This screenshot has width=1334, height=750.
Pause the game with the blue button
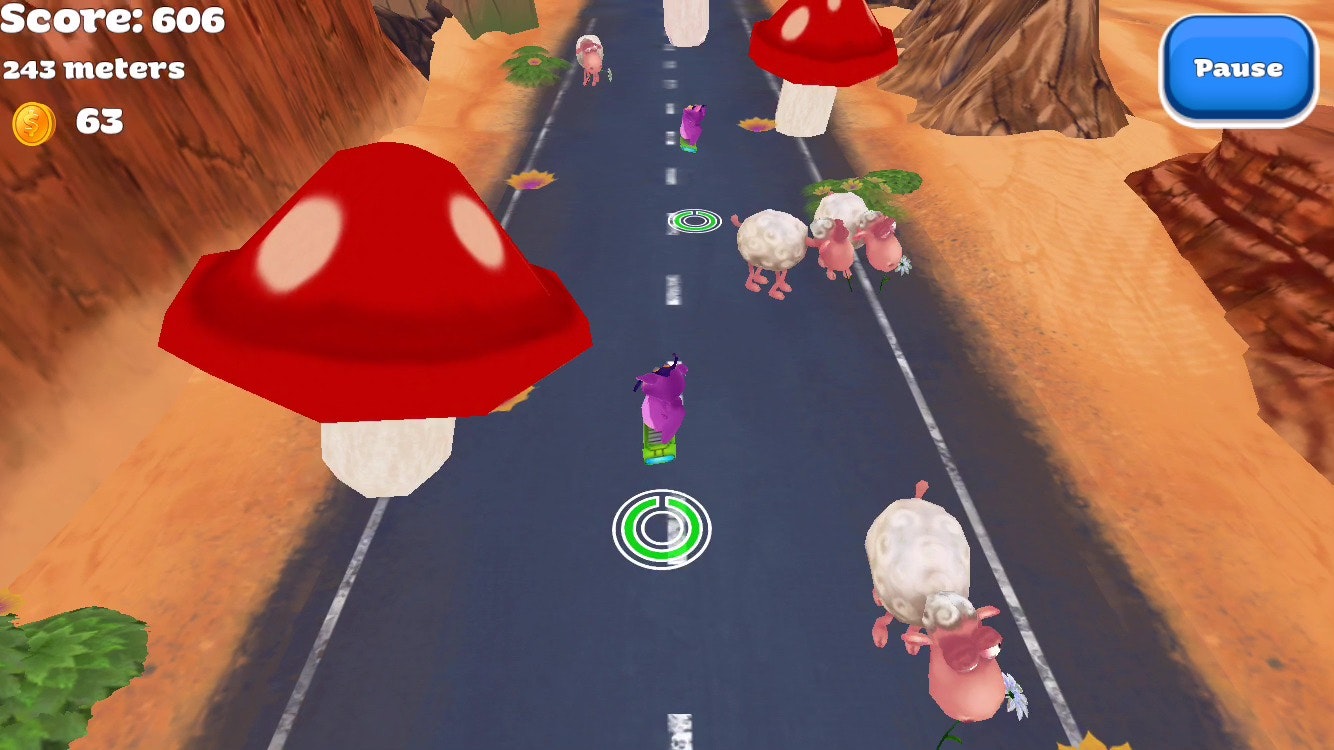(1238, 69)
